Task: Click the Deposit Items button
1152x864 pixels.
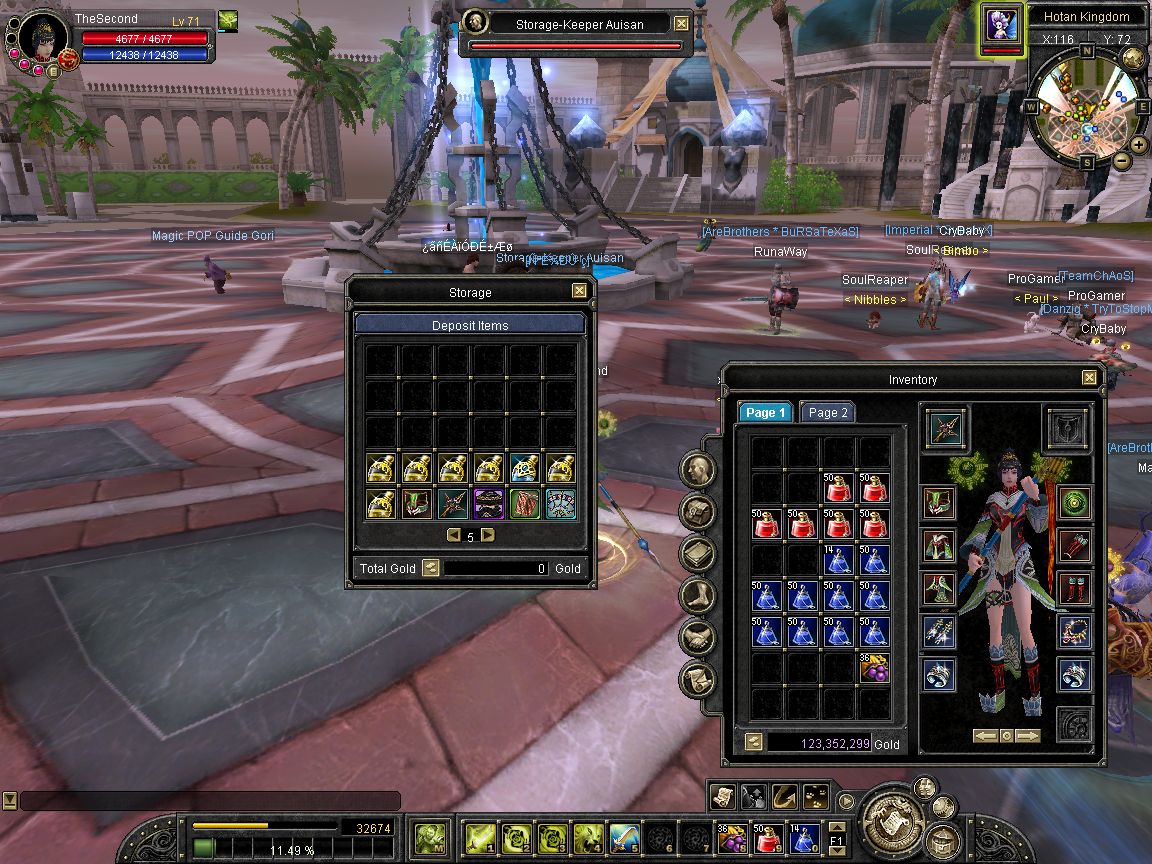Action: tap(470, 325)
